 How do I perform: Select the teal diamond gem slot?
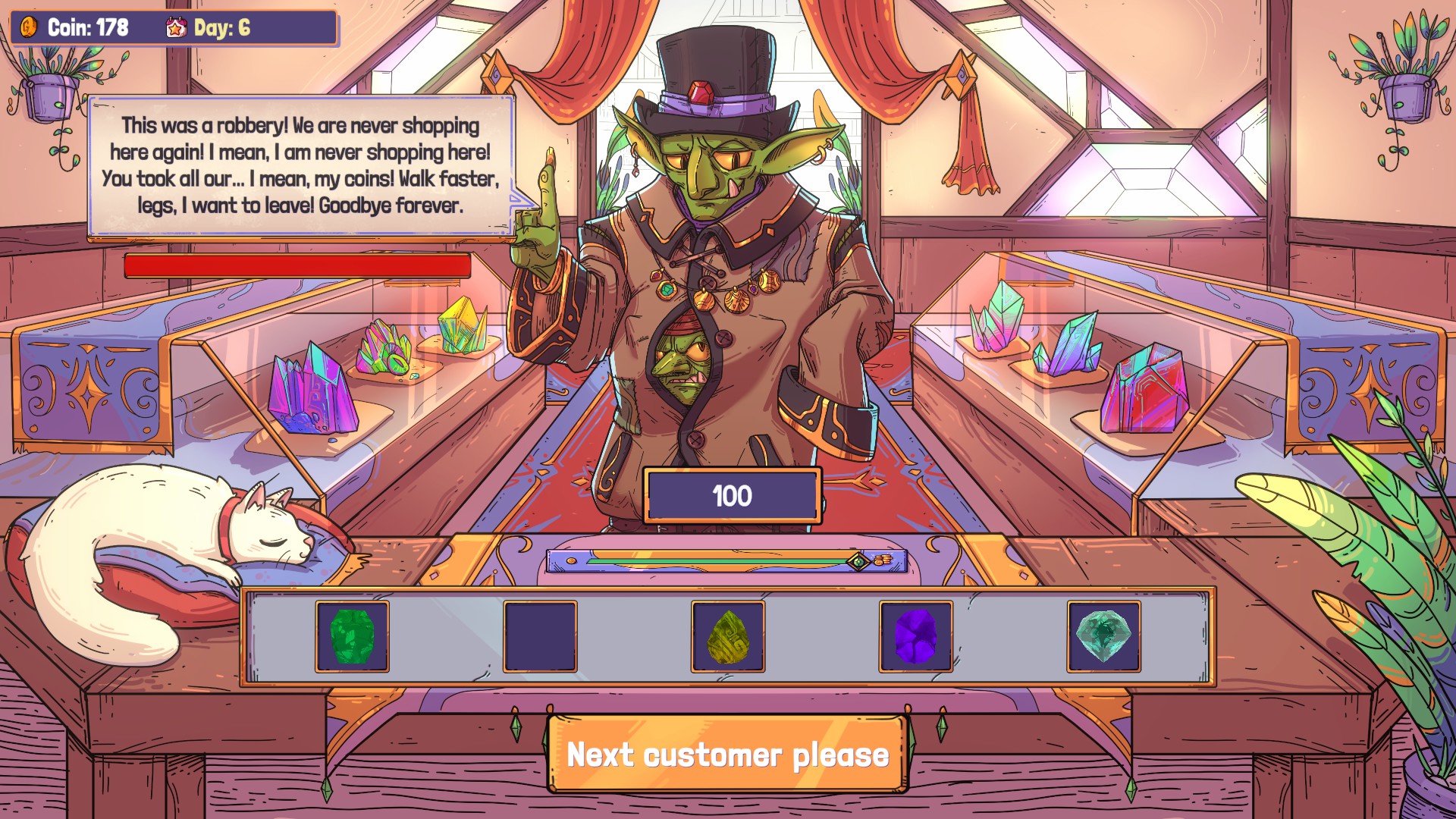click(x=1103, y=636)
